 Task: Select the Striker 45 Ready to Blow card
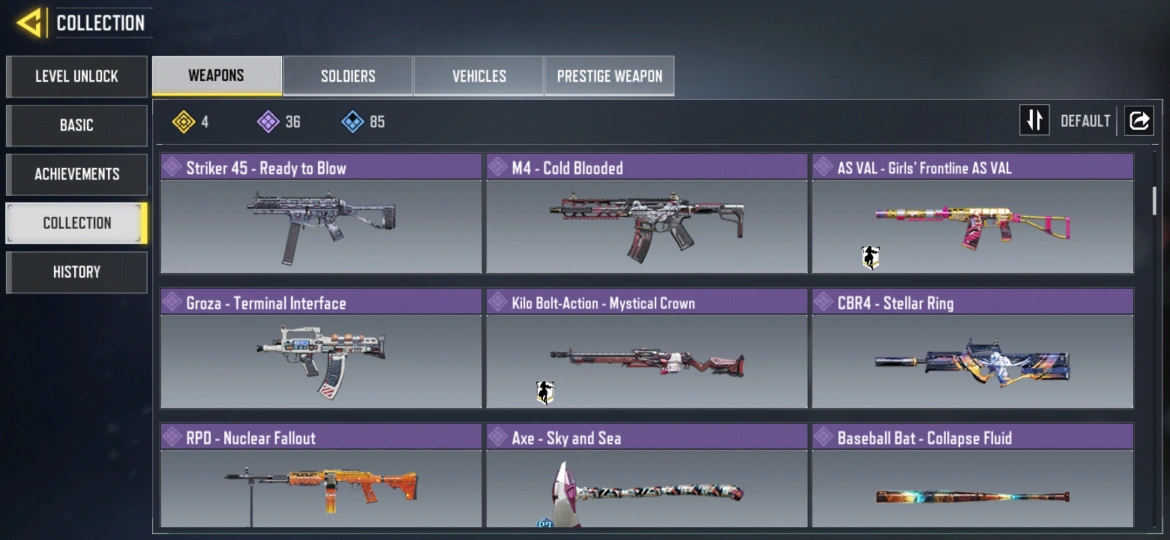click(x=321, y=214)
